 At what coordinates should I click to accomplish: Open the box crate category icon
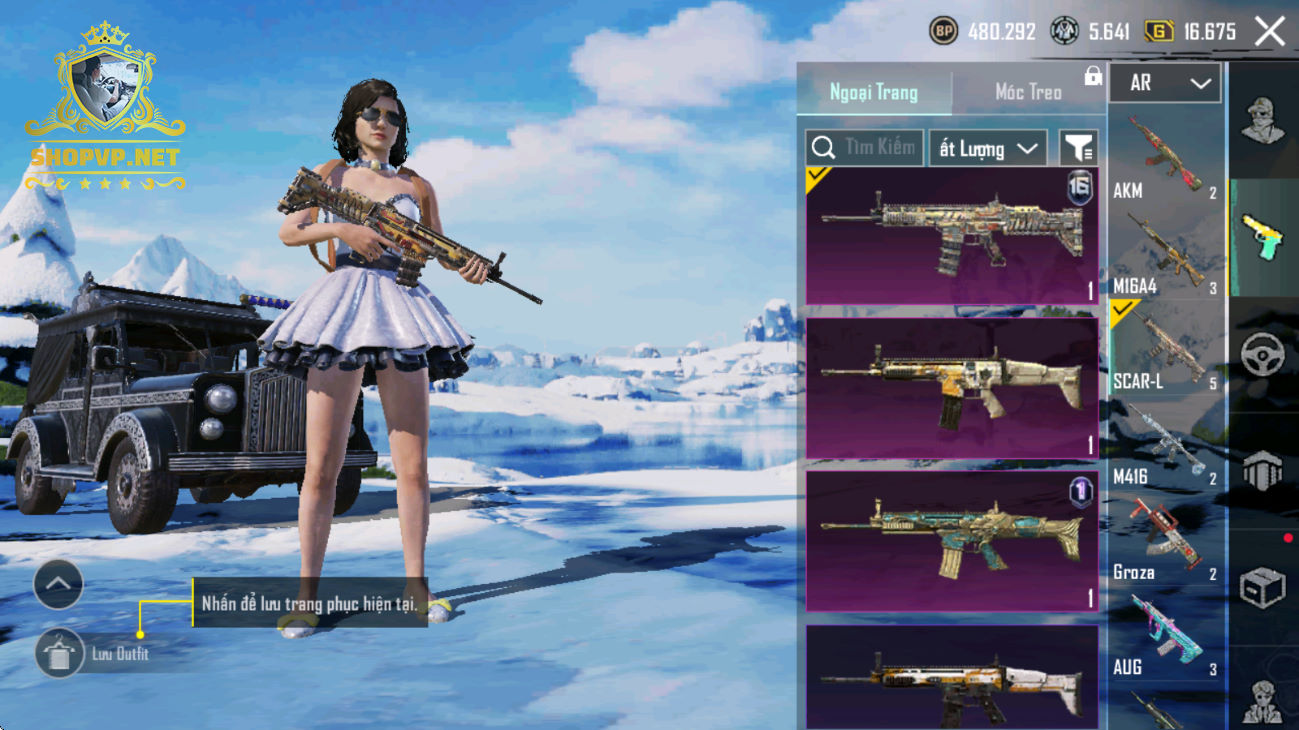(x=1262, y=587)
